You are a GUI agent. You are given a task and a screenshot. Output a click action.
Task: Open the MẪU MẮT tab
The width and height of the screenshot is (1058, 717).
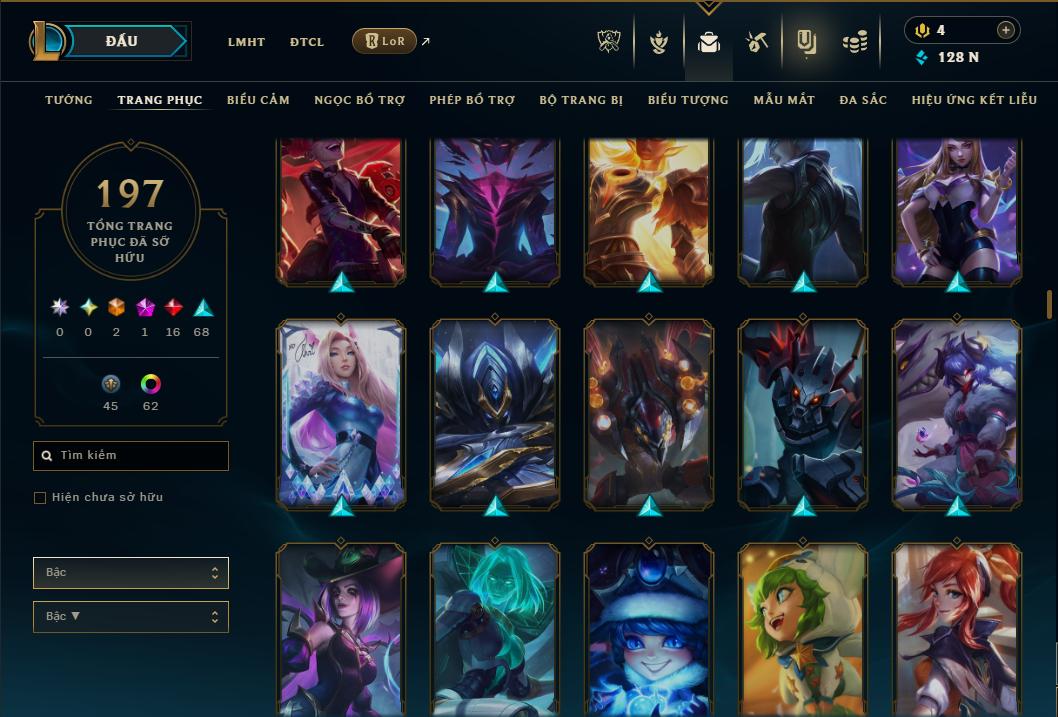coord(784,100)
